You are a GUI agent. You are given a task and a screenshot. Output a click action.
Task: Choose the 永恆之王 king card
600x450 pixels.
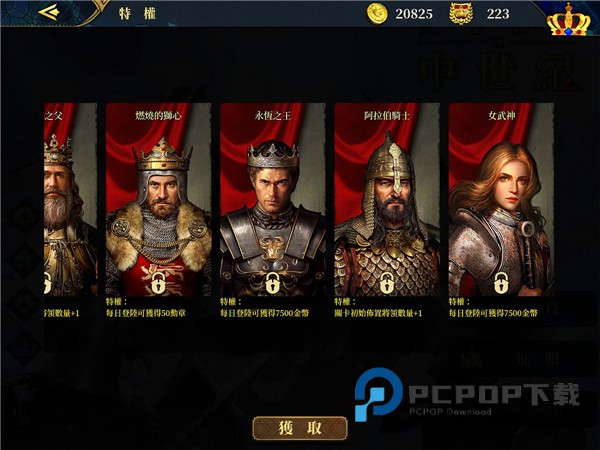tap(273, 200)
